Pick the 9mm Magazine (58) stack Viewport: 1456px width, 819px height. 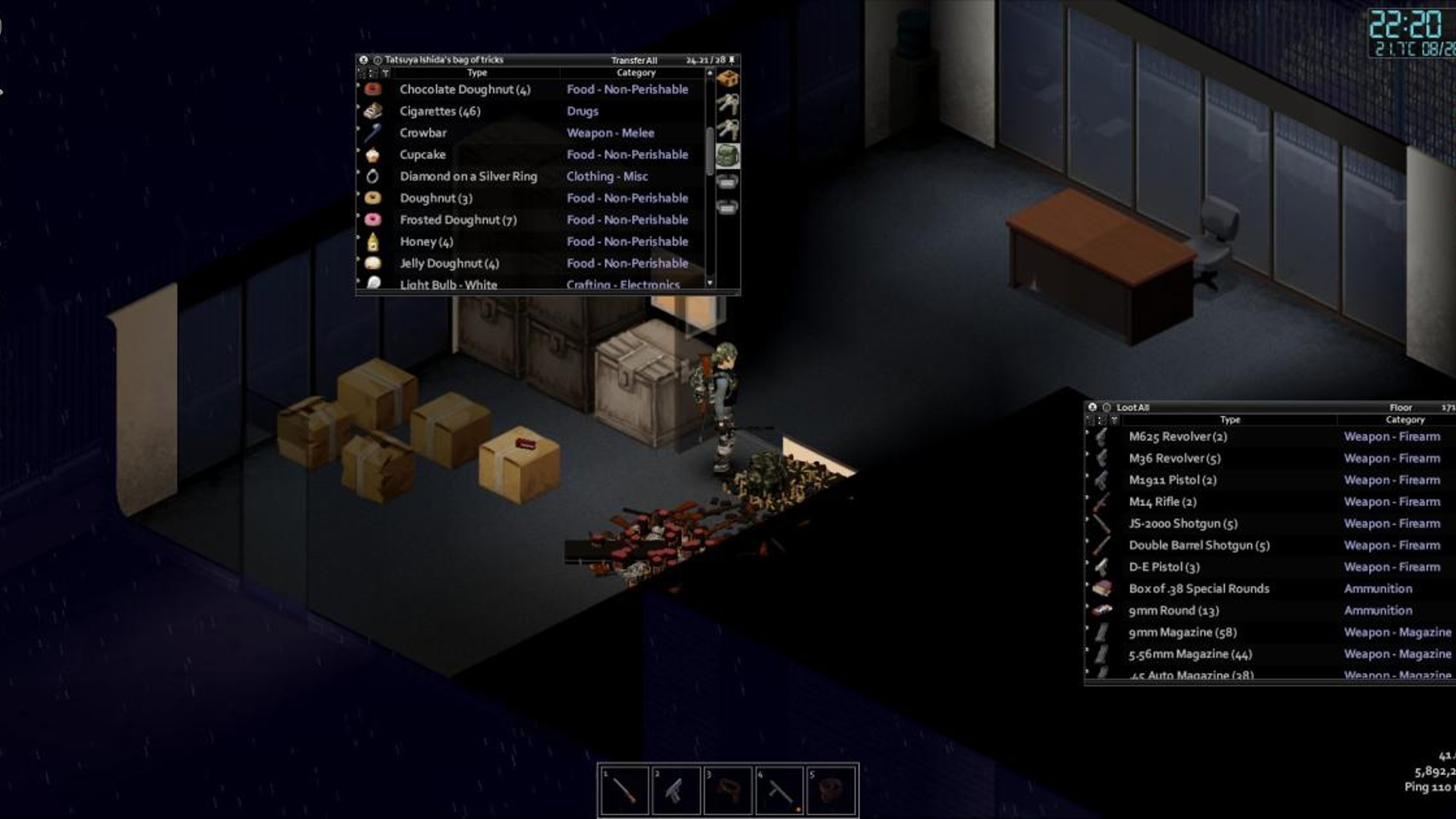tap(1178, 632)
